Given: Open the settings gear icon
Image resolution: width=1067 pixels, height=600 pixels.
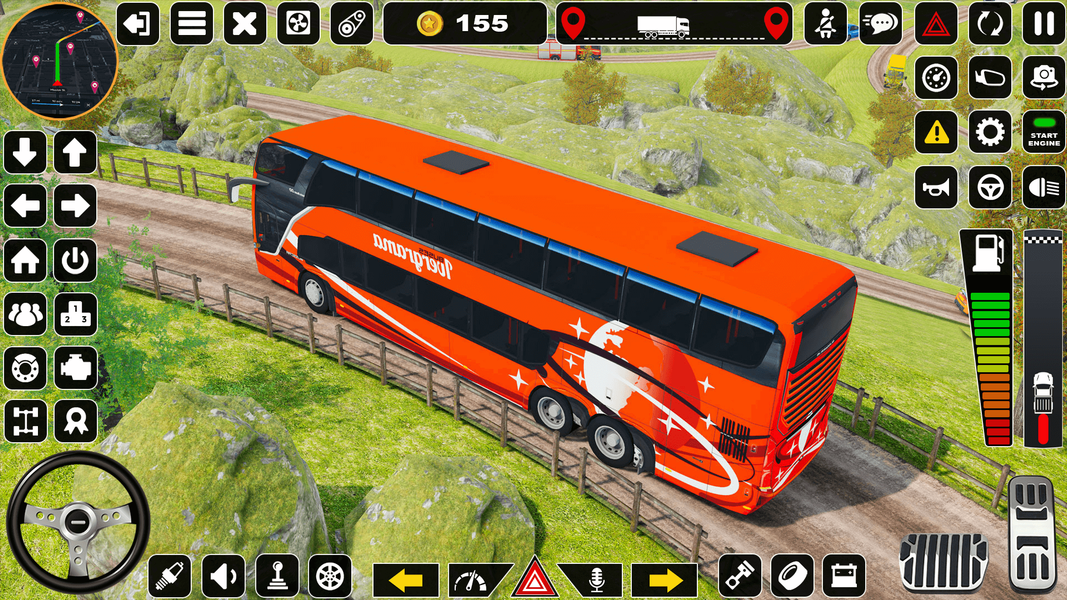Looking at the screenshot, I should click(x=990, y=132).
